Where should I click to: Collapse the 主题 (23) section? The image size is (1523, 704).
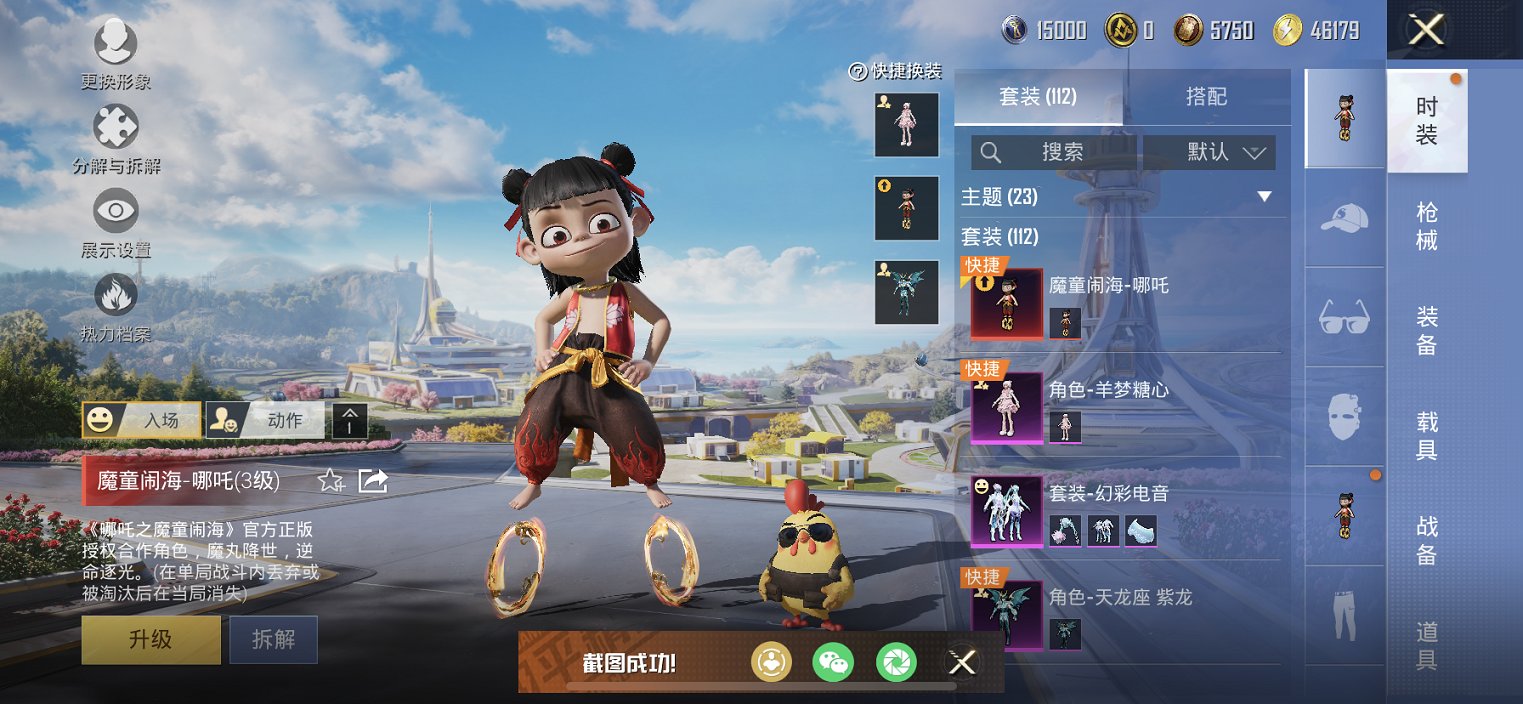tap(1264, 197)
